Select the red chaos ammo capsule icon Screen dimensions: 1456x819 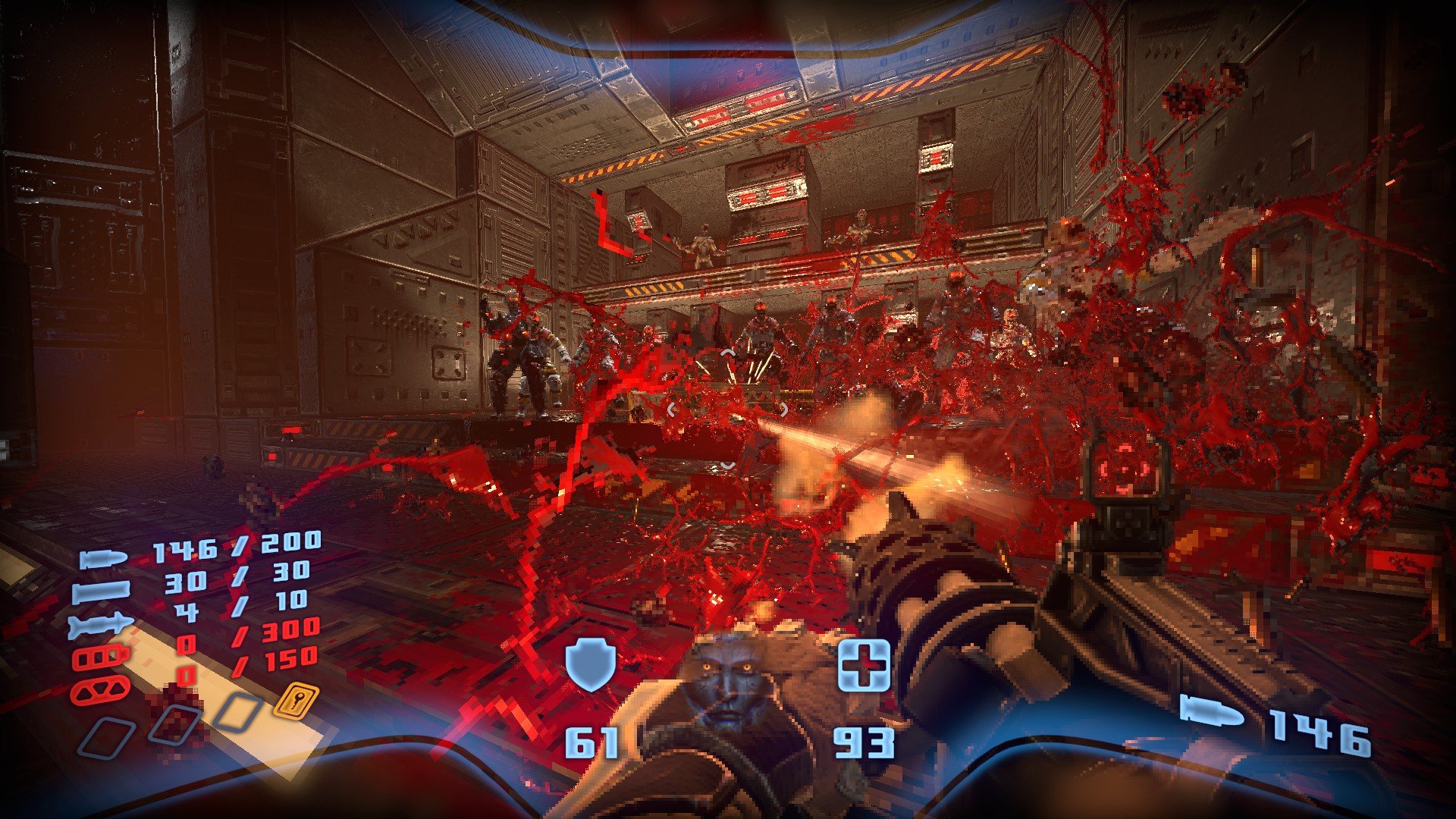click(x=100, y=690)
